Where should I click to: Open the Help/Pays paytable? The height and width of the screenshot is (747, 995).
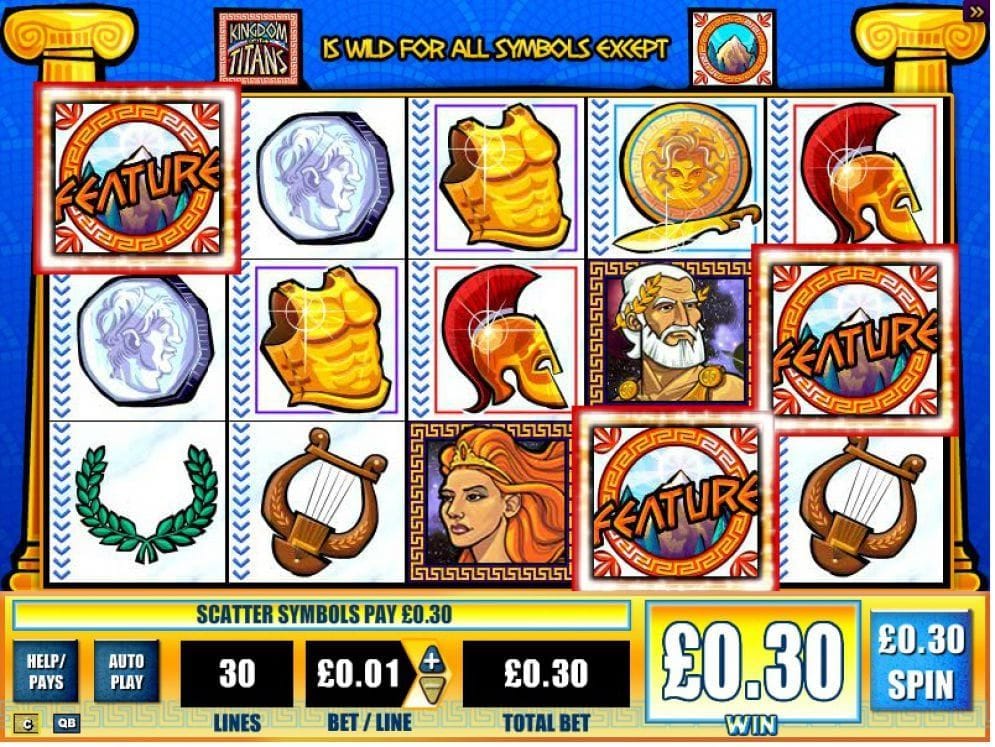(46, 672)
